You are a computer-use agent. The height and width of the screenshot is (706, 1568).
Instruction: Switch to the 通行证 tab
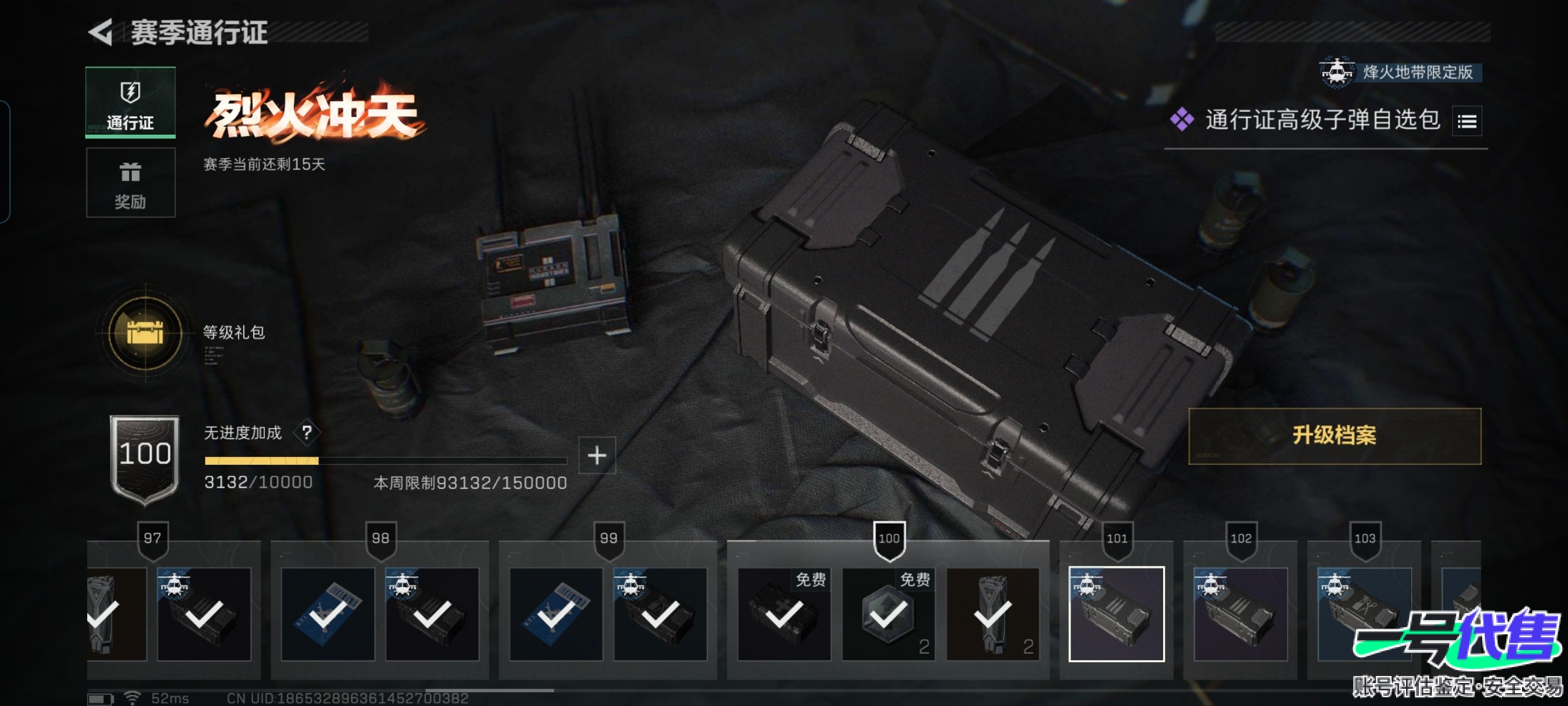click(x=130, y=102)
